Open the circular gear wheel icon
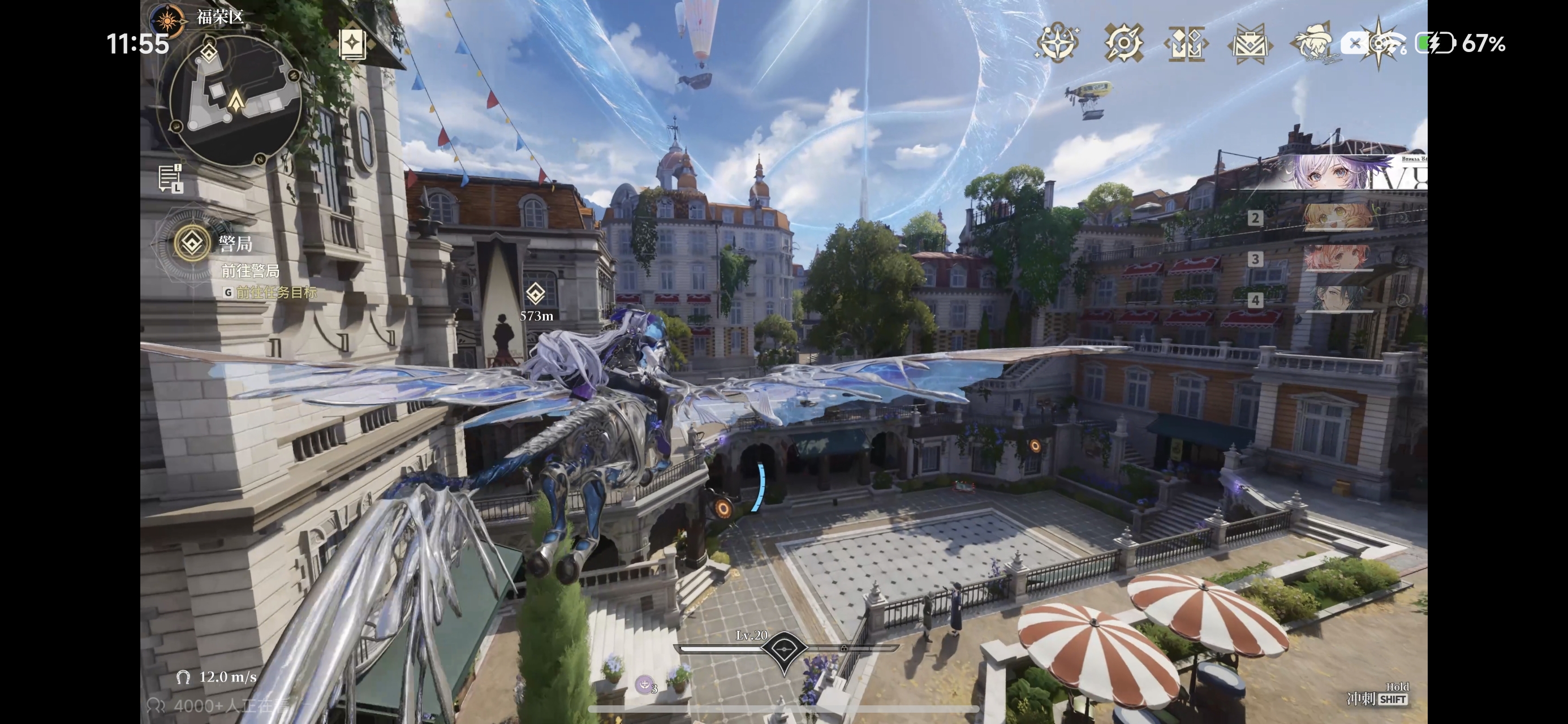Viewport: 1568px width, 724px height. click(1123, 43)
